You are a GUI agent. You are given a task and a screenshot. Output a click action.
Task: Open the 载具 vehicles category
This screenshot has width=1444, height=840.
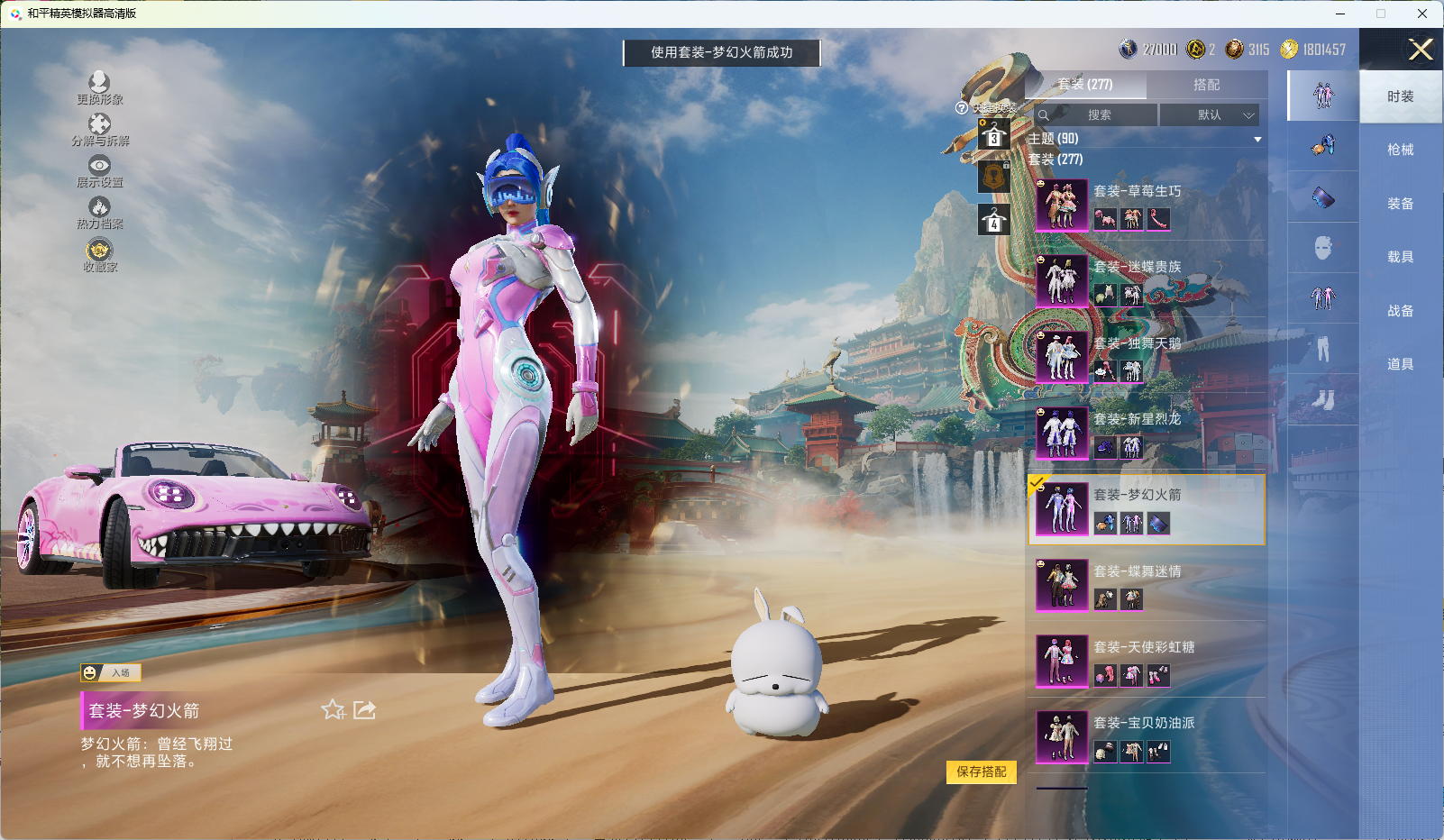tap(1400, 257)
